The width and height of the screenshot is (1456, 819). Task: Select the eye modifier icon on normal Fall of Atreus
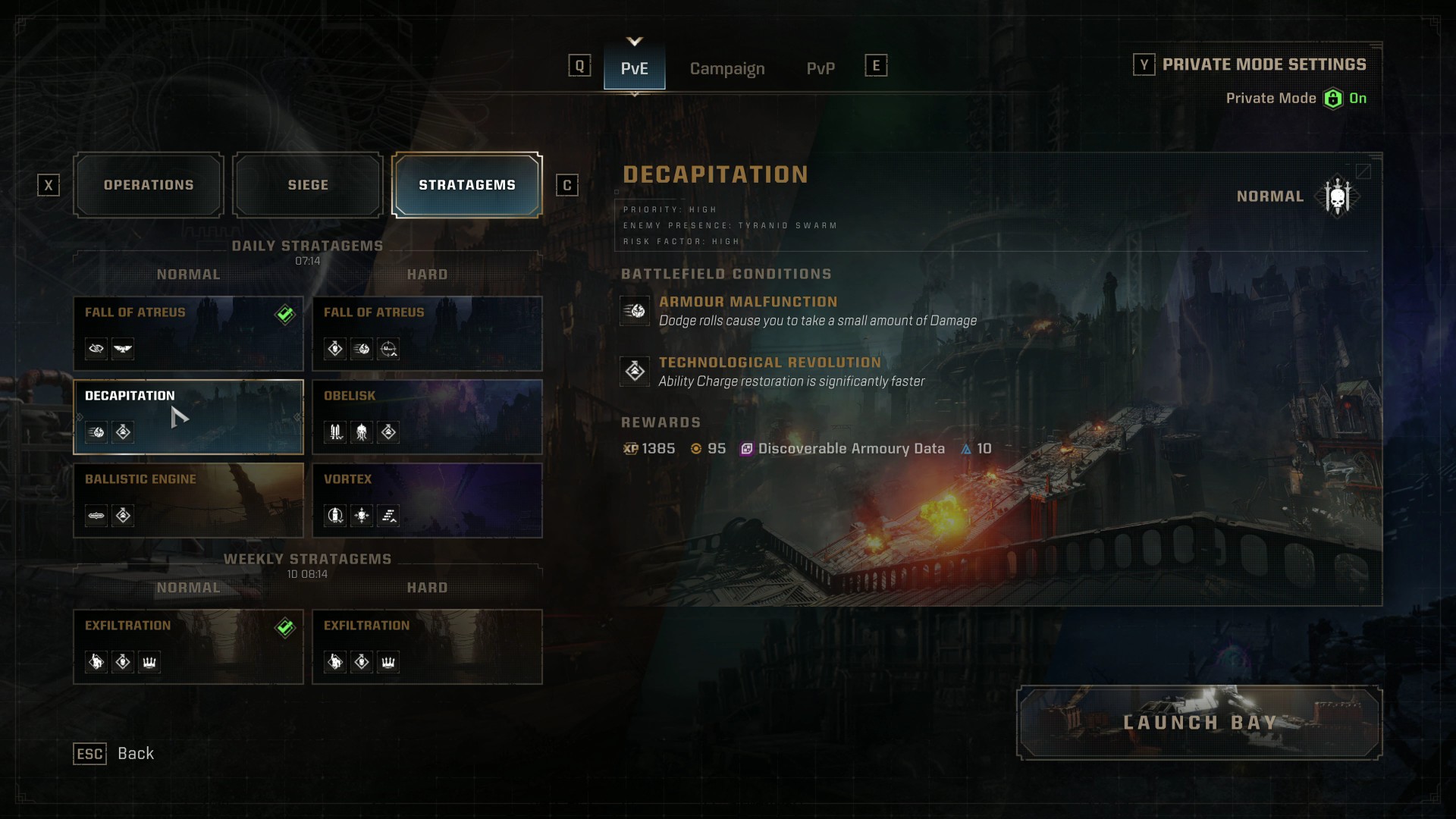point(96,350)
